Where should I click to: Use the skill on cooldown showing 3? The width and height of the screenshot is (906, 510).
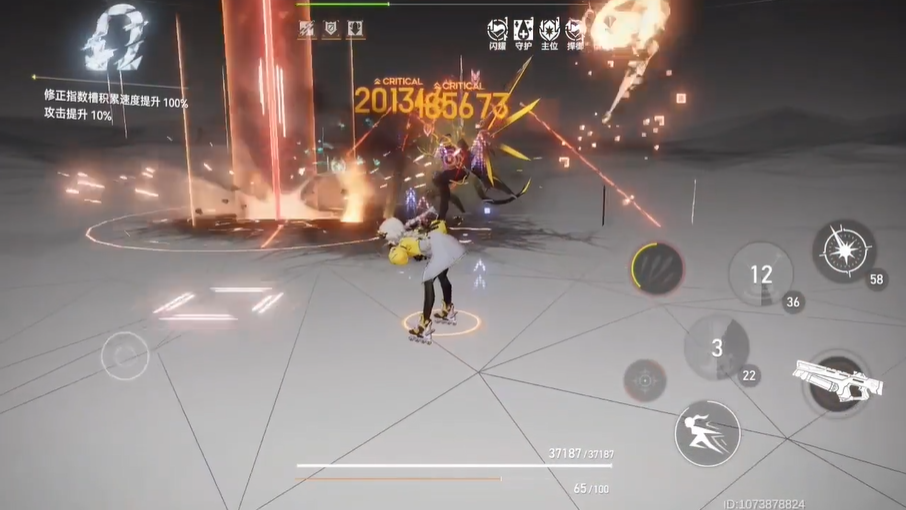[716, 348]
